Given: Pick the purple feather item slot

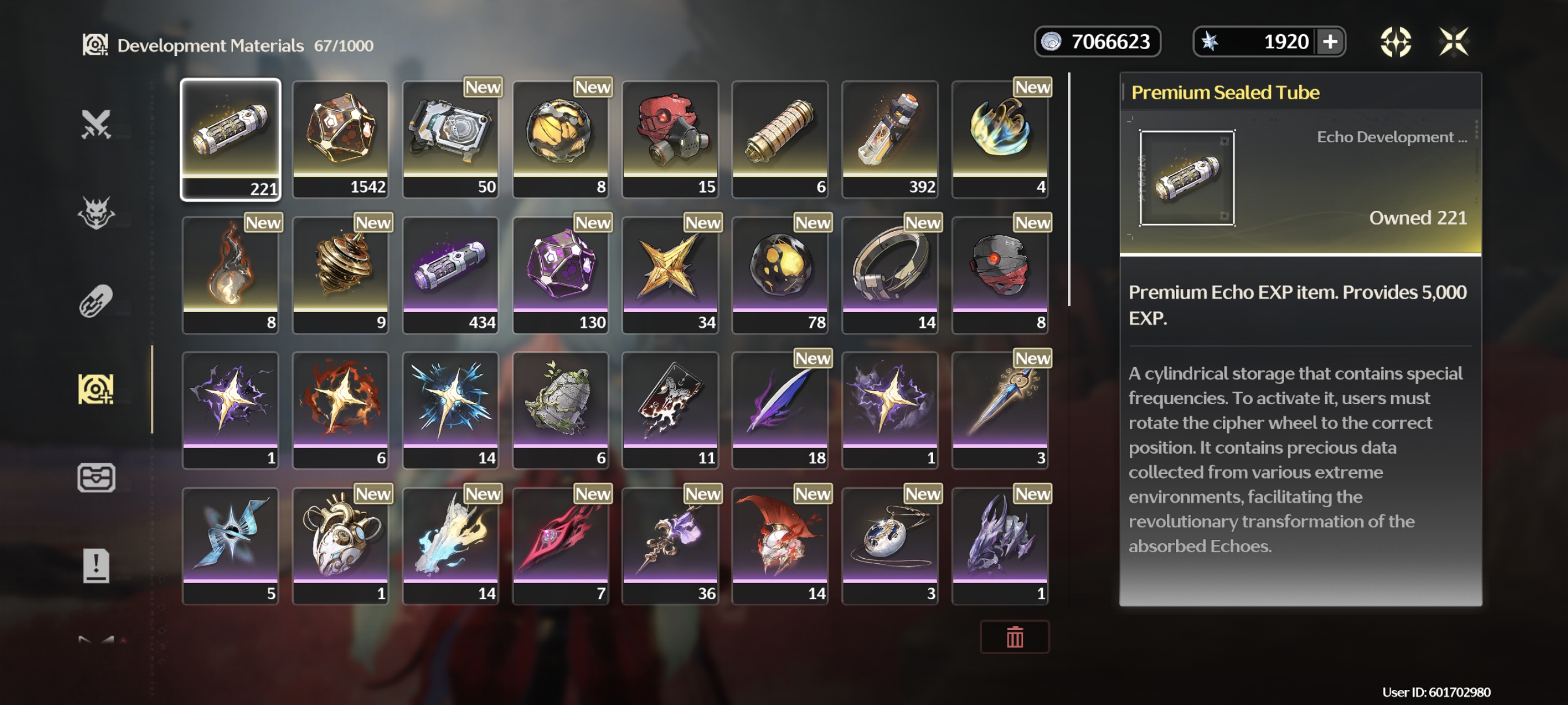Looking at the screenshot, I should click(780, 410).
